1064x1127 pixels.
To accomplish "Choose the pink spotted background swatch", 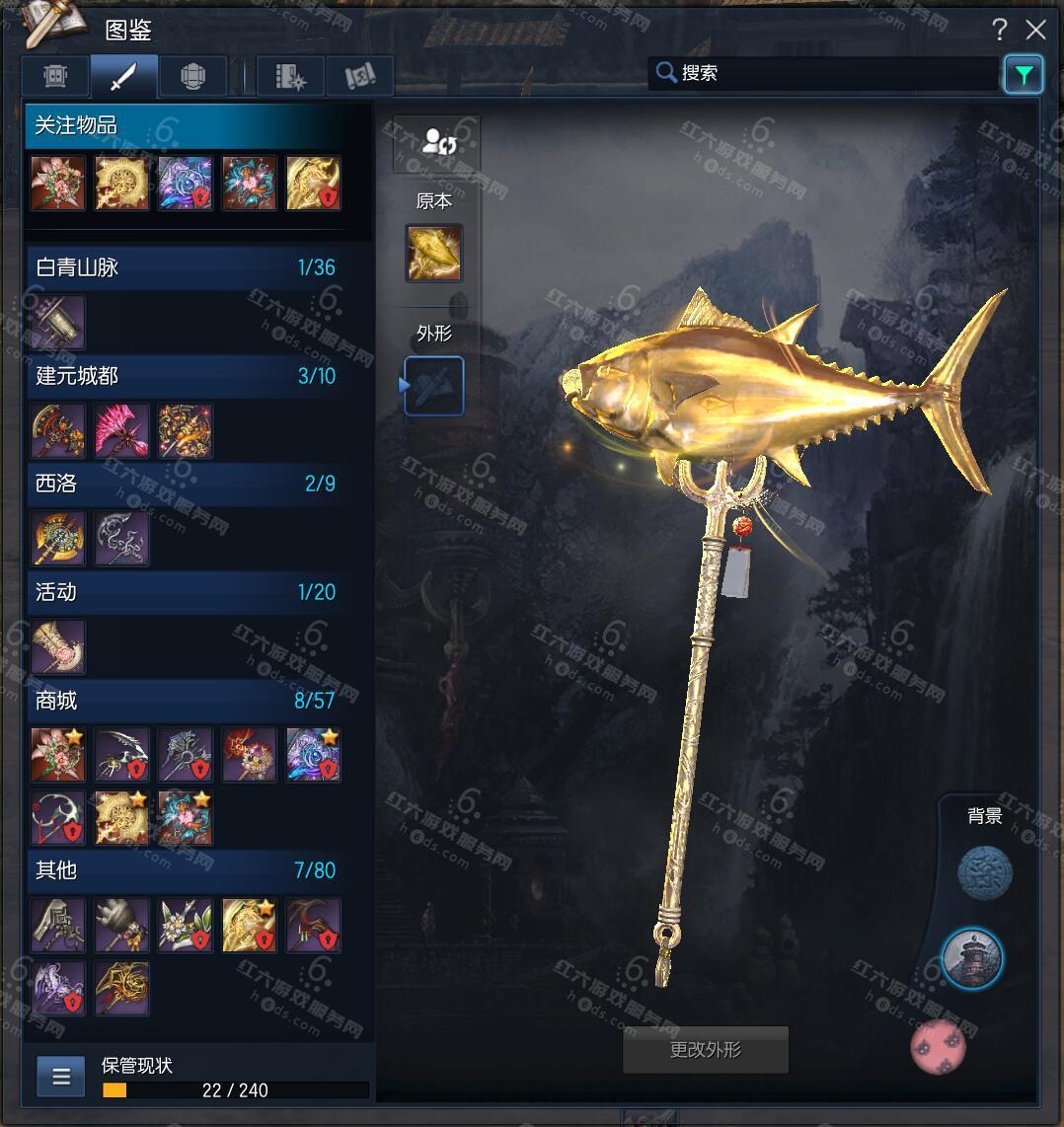I will (938, 1045).
